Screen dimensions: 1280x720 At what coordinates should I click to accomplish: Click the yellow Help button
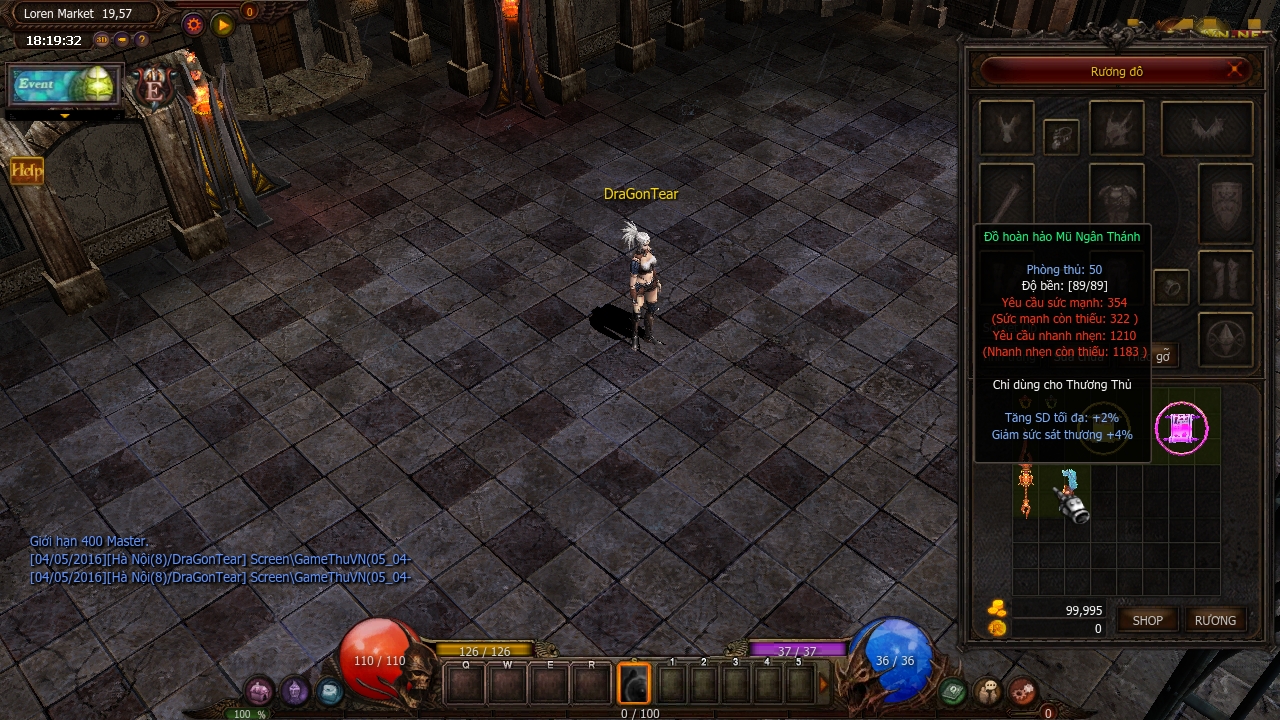27,171
